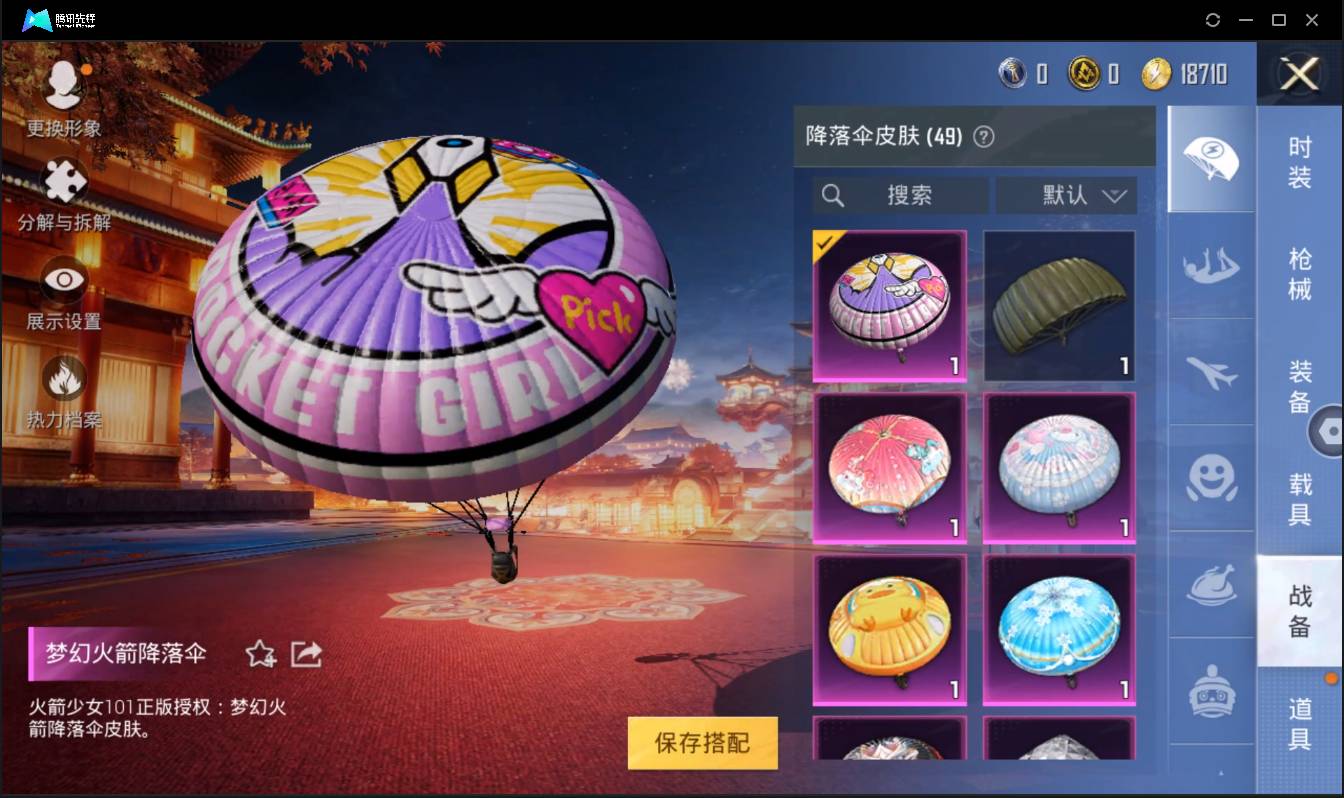Select the parachute category icon

coord(1211,160)
